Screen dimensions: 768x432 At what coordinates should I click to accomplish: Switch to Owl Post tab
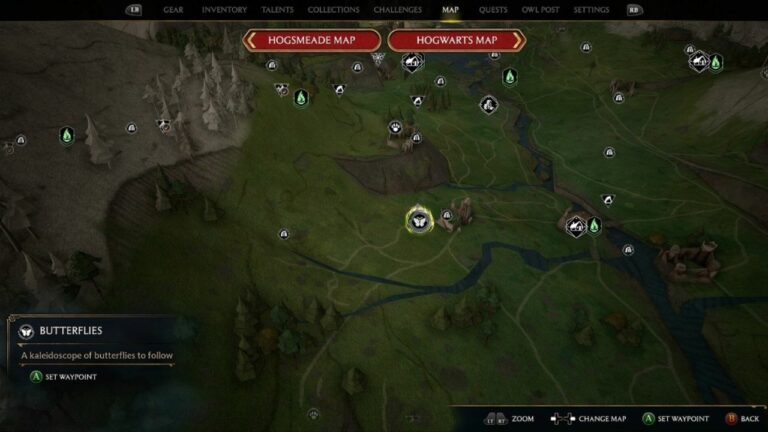coord(541,10)
